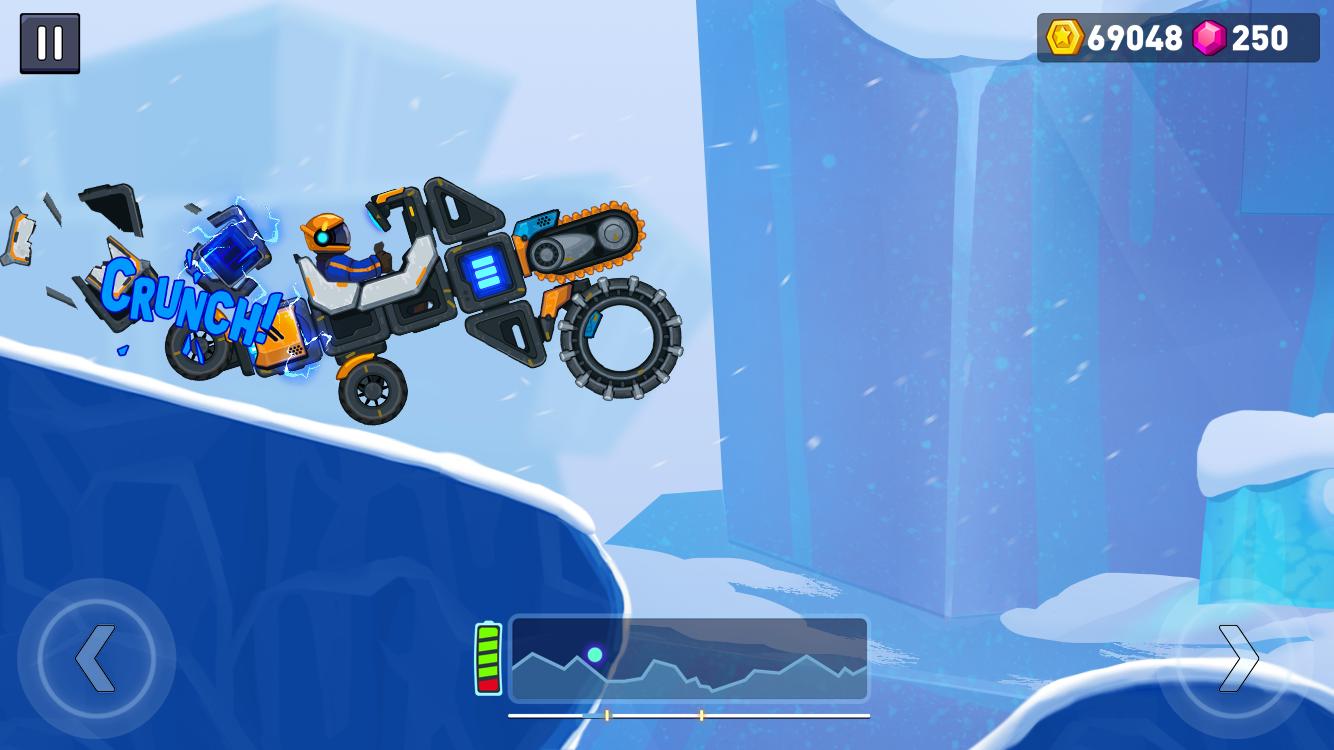
Task: Tap the first yellow checkpoint marker
Action: [608, 715]
